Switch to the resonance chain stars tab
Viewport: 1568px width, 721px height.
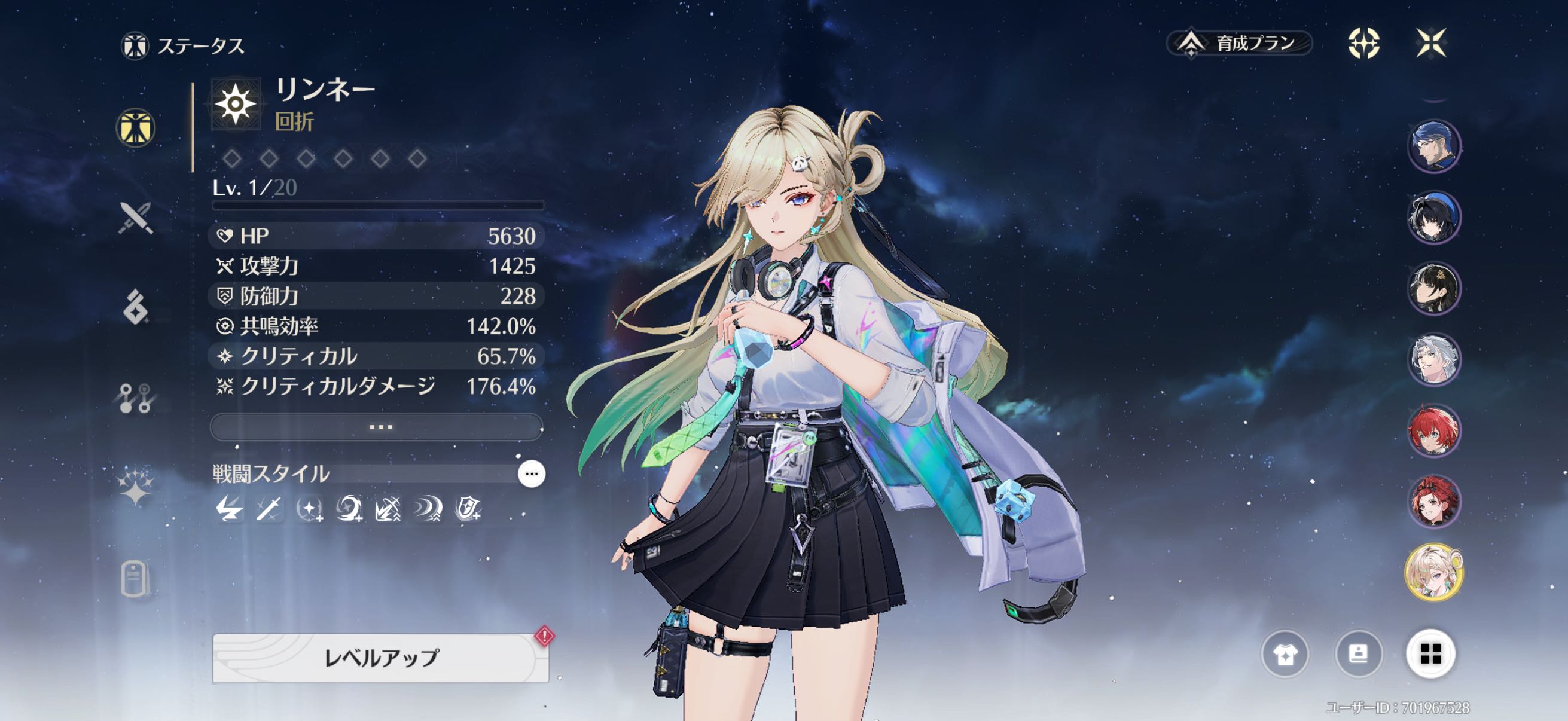(135, 487)
